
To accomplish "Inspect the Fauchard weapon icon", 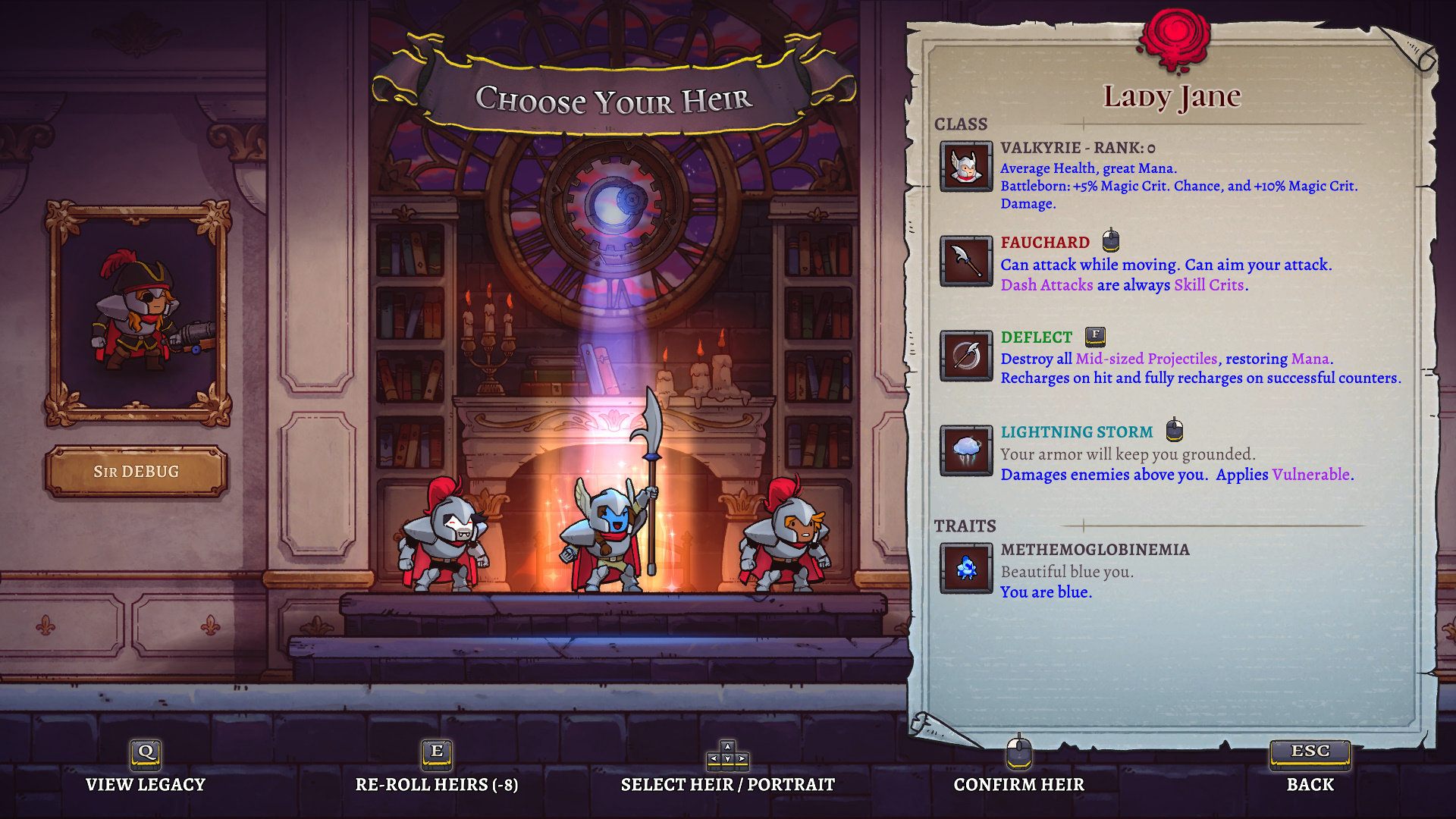I will point(965,261).
